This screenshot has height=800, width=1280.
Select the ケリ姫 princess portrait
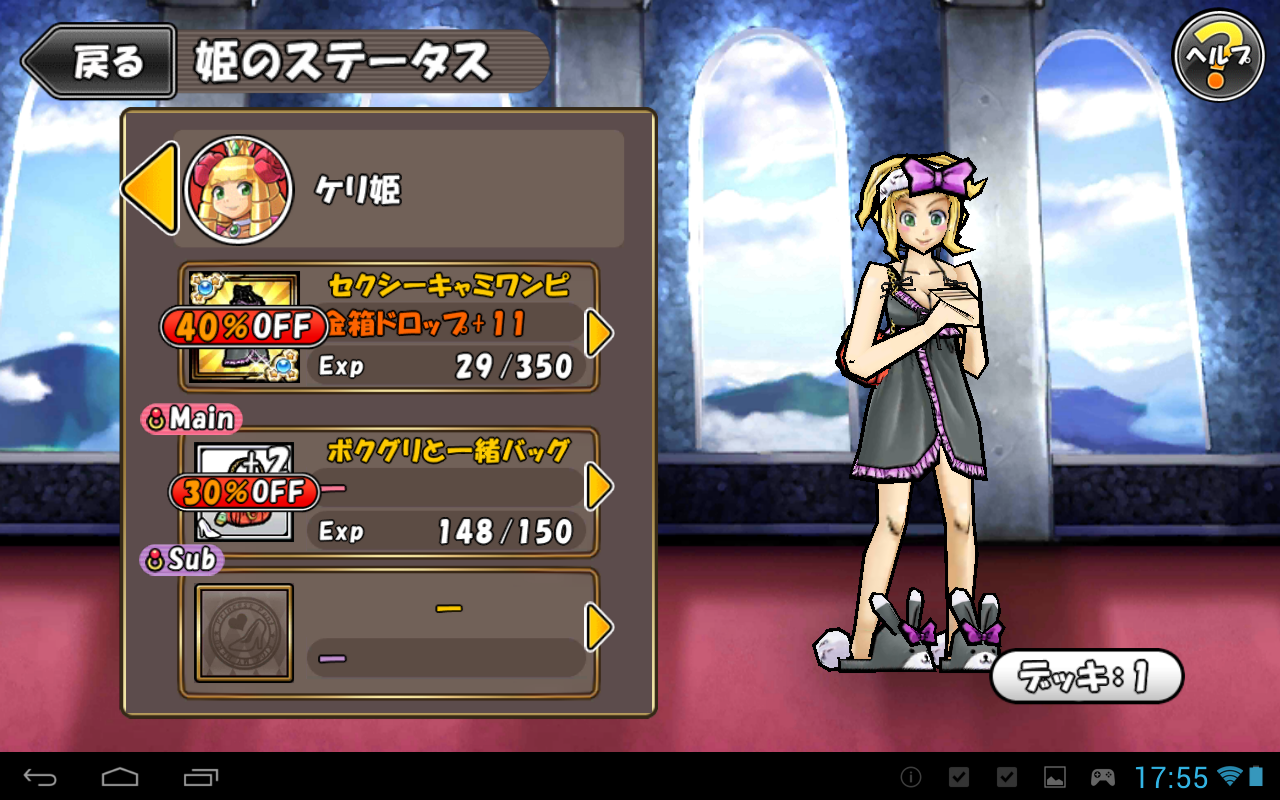[238, 190]
